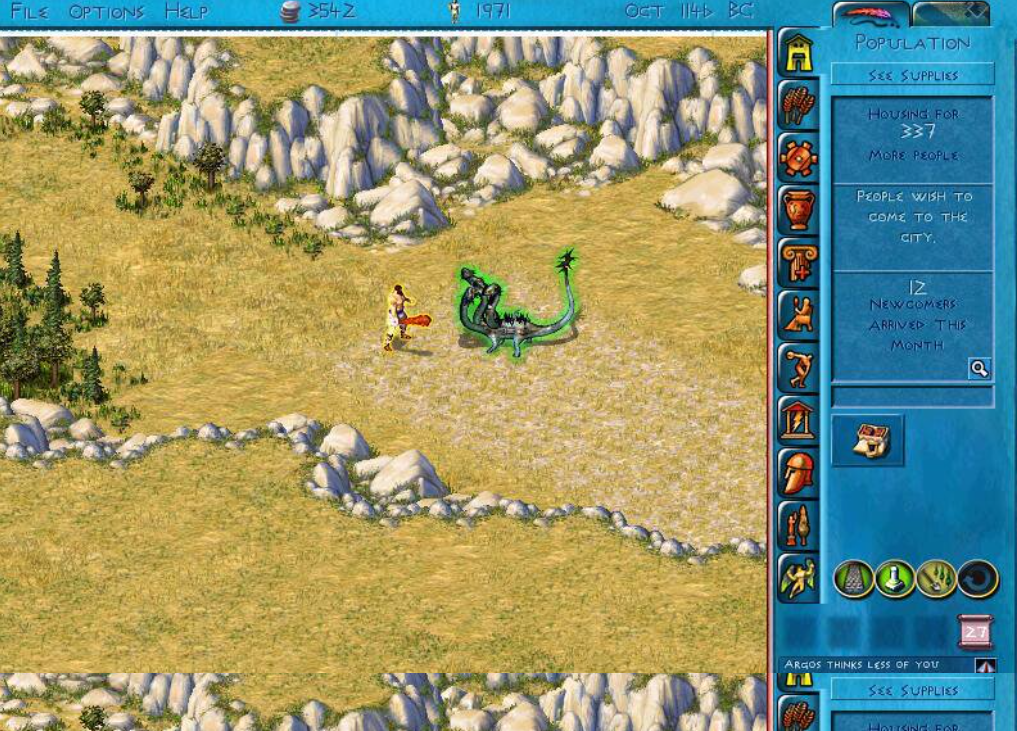
Task: Select the Aesthetics statue and tree tab
Action: click(x=798, y=525)
